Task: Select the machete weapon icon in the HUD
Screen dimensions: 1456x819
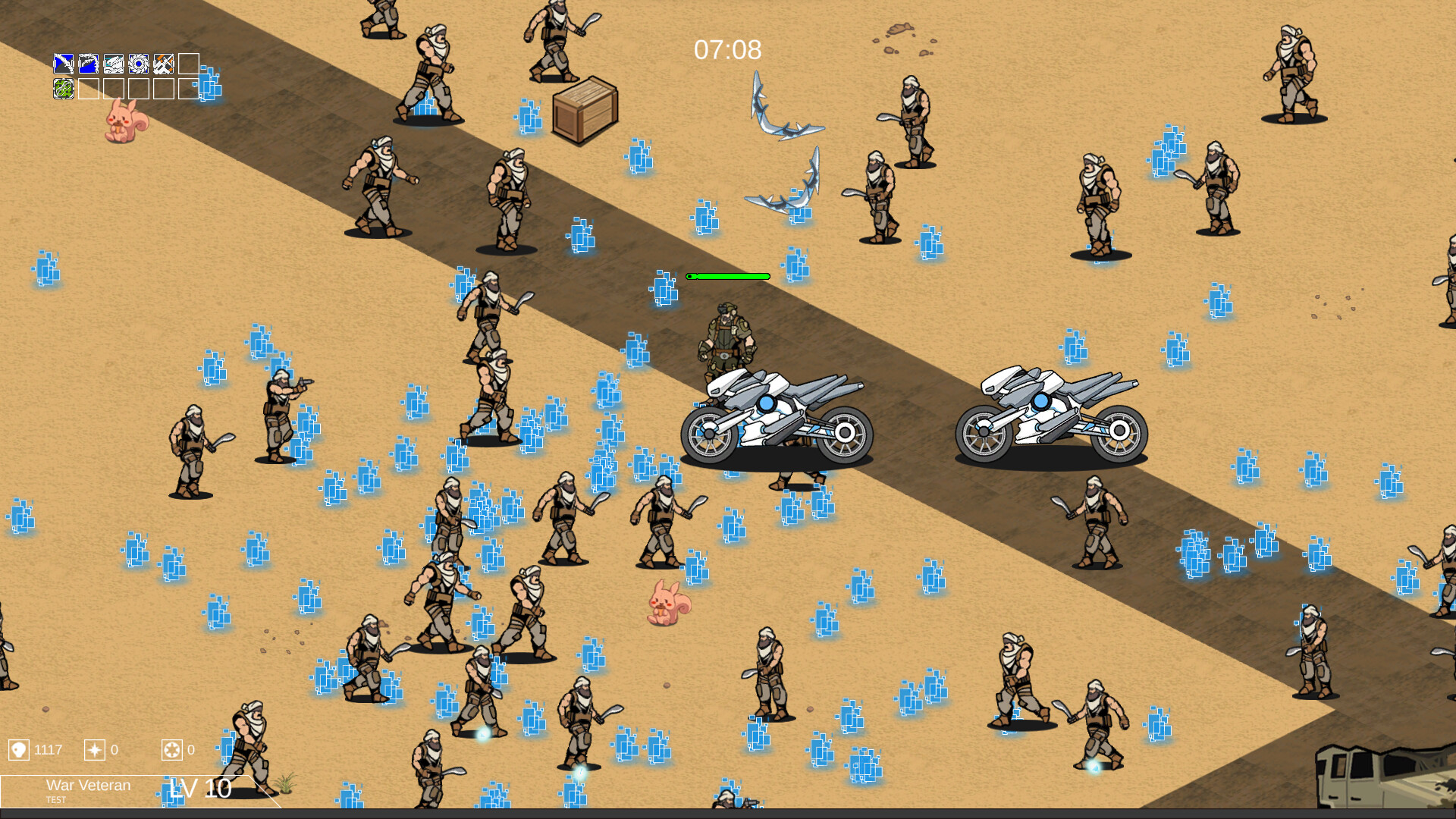Action: pos(62,63)
